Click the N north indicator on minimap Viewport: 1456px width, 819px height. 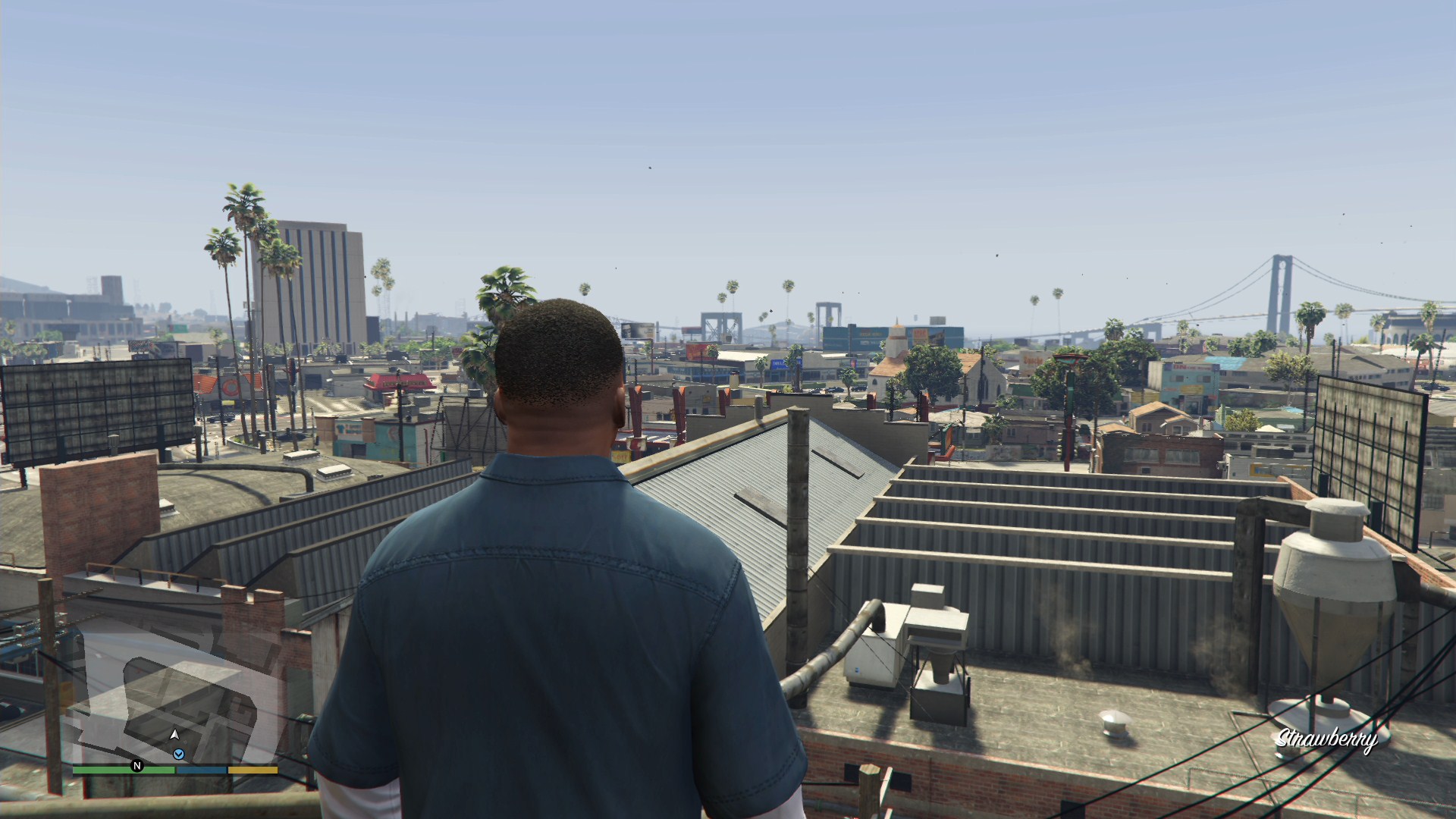(x=137, y=766)
